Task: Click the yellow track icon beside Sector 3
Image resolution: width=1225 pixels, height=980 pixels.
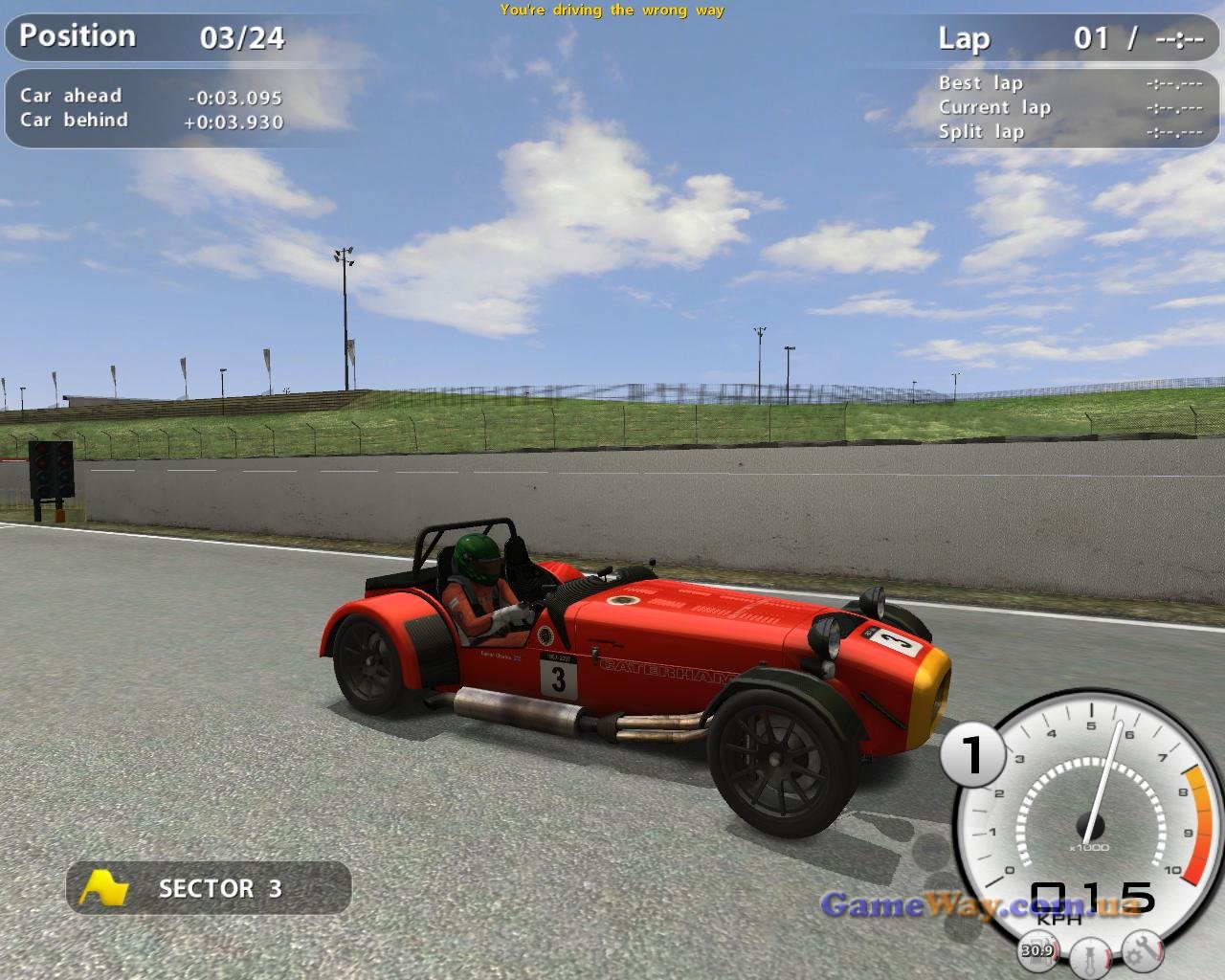Action: click(104, 888)
